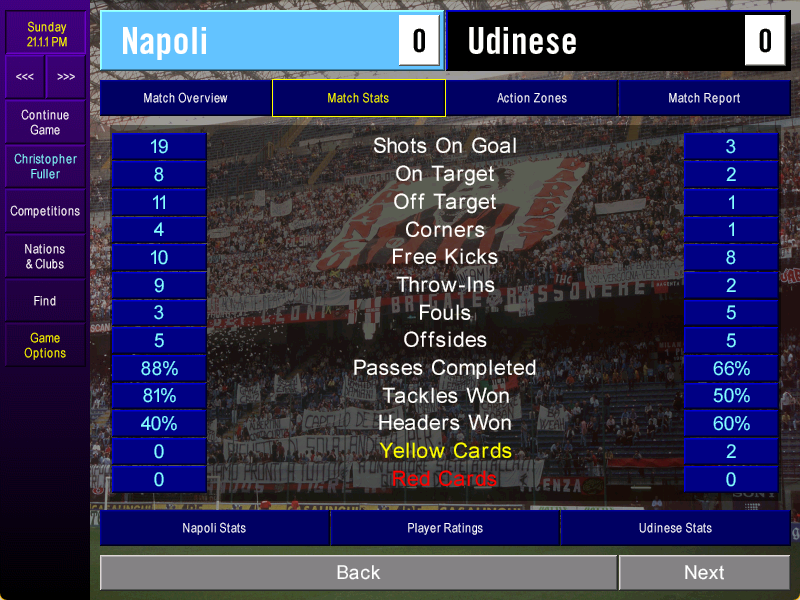View Udinese Stats

click(675, 528)
